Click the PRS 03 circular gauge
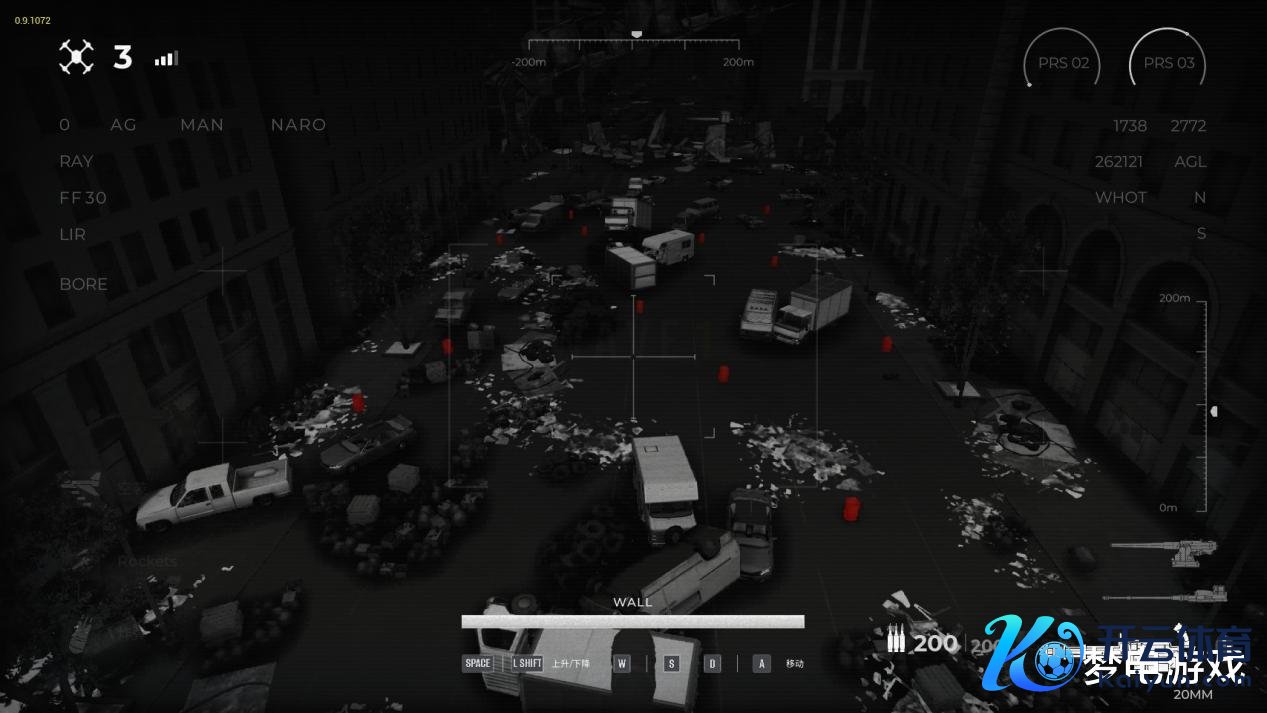The height and width of the screenshot is (713, 1267). [1168, 63]
